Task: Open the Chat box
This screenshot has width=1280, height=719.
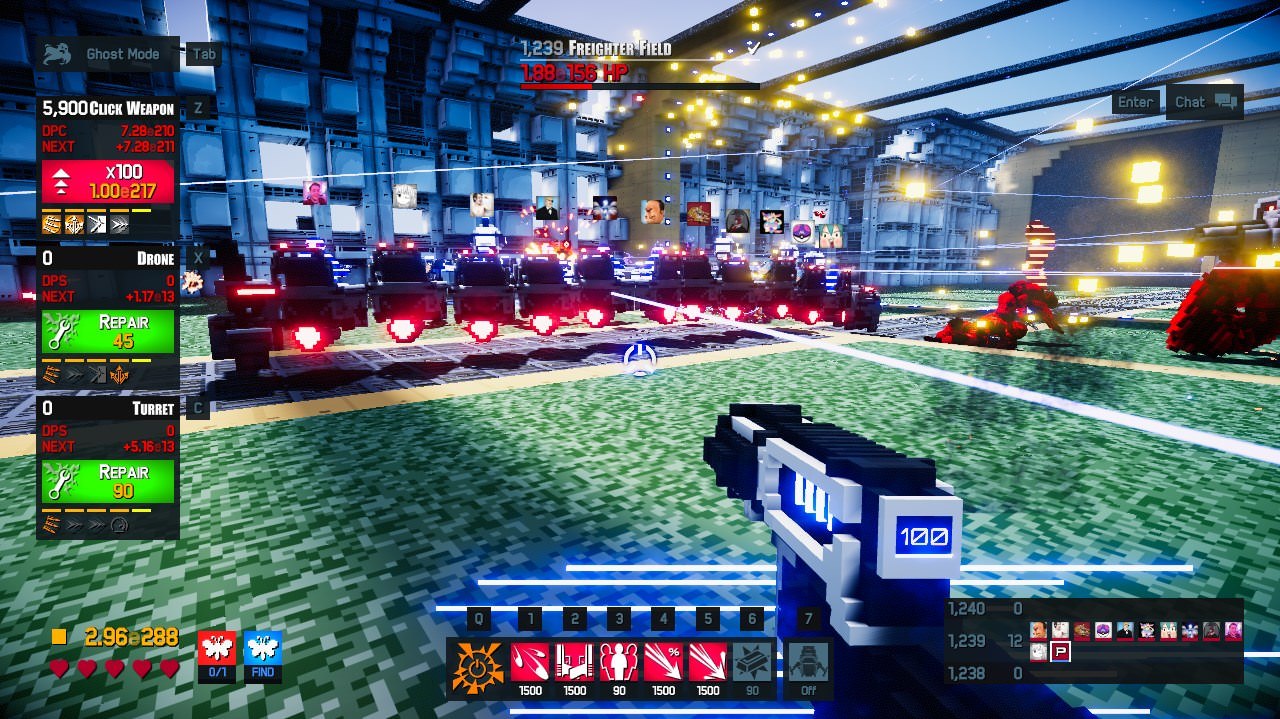Action: pyautogui.click(x=1204, y=102)
